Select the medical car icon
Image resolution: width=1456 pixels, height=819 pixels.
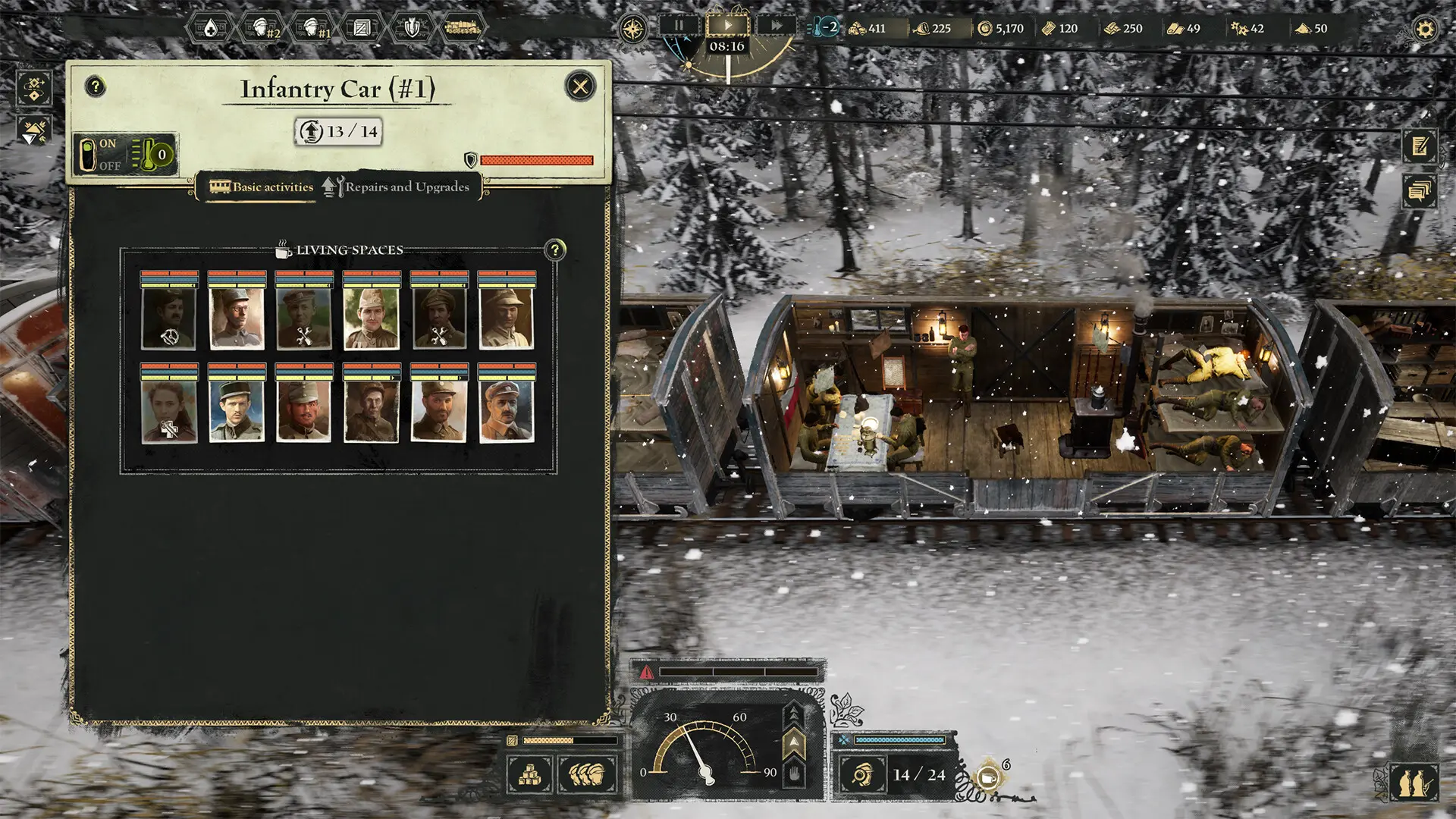click(210, 29)
